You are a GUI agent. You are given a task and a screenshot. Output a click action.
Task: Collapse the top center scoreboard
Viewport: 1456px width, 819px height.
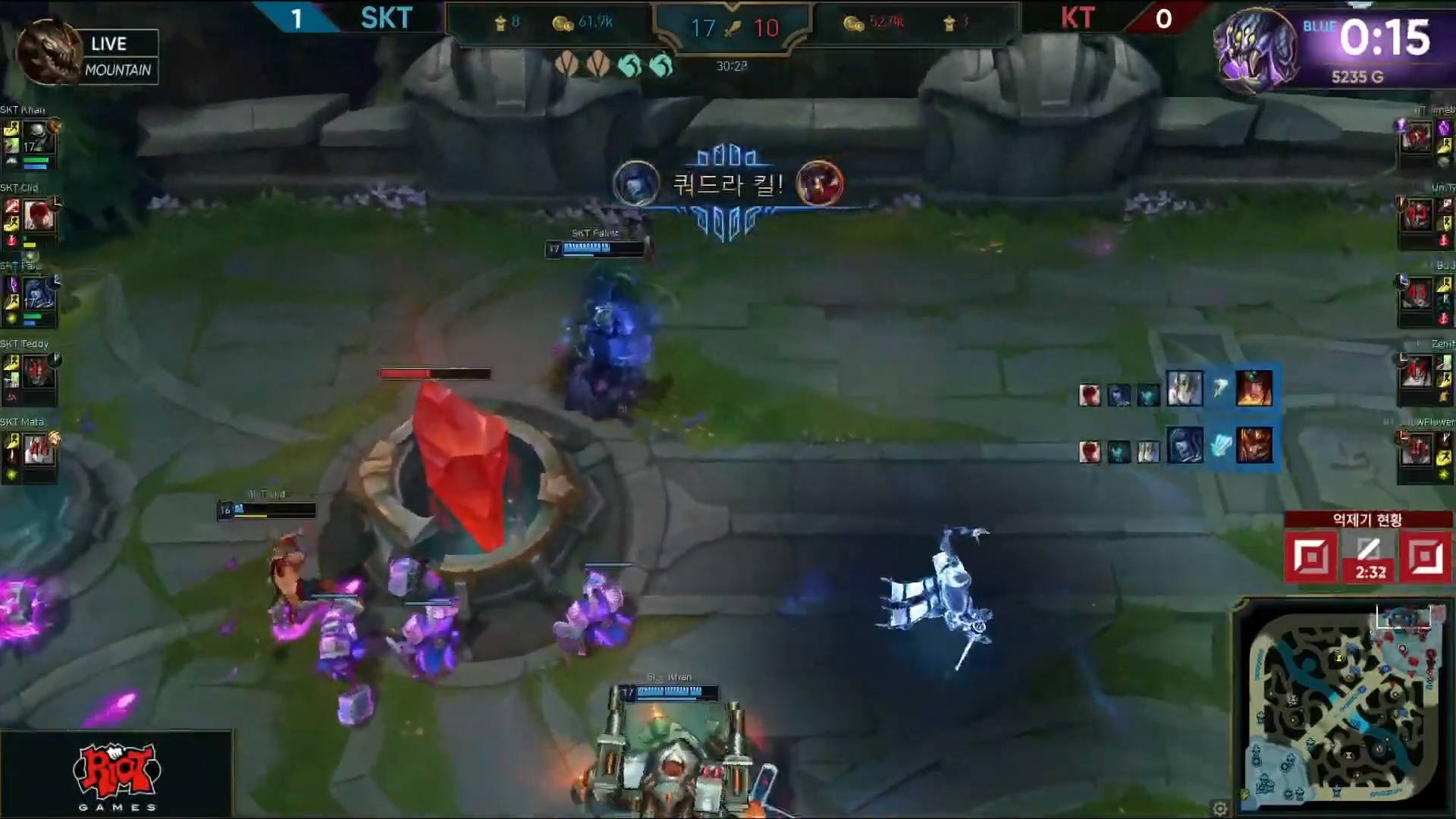(x=733, y=28)
